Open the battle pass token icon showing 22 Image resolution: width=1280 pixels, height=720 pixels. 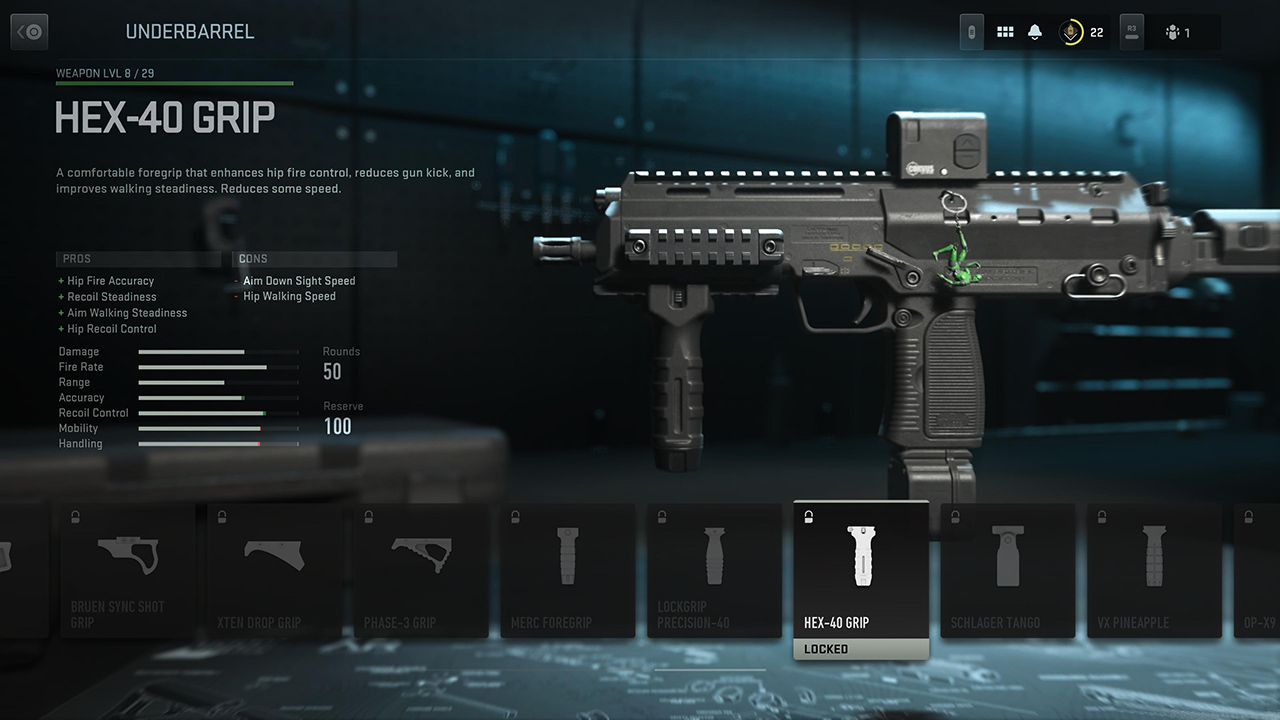tap(1072, 31)
